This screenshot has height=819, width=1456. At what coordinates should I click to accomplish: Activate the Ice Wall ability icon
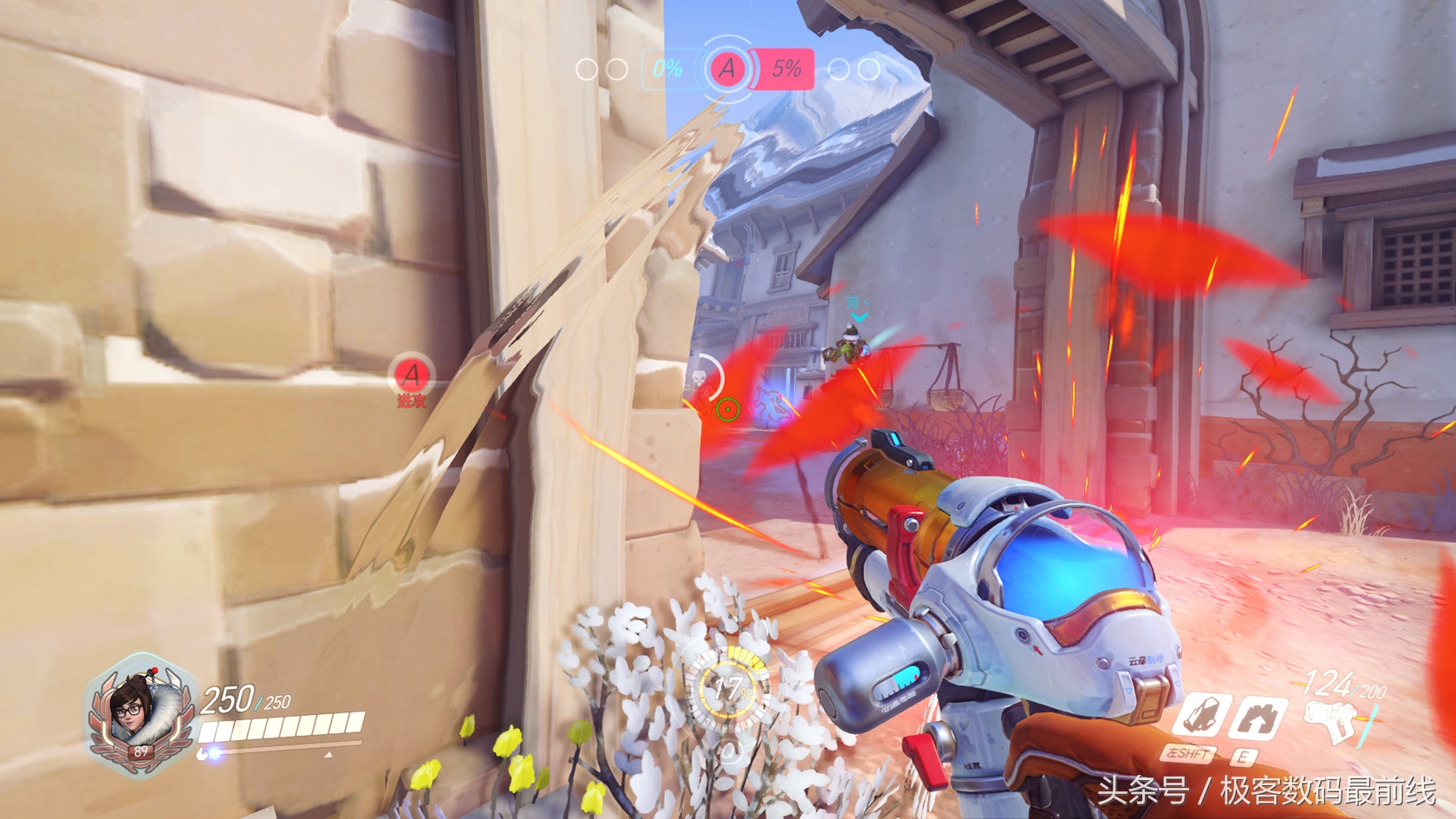[x=1257, y=718]
